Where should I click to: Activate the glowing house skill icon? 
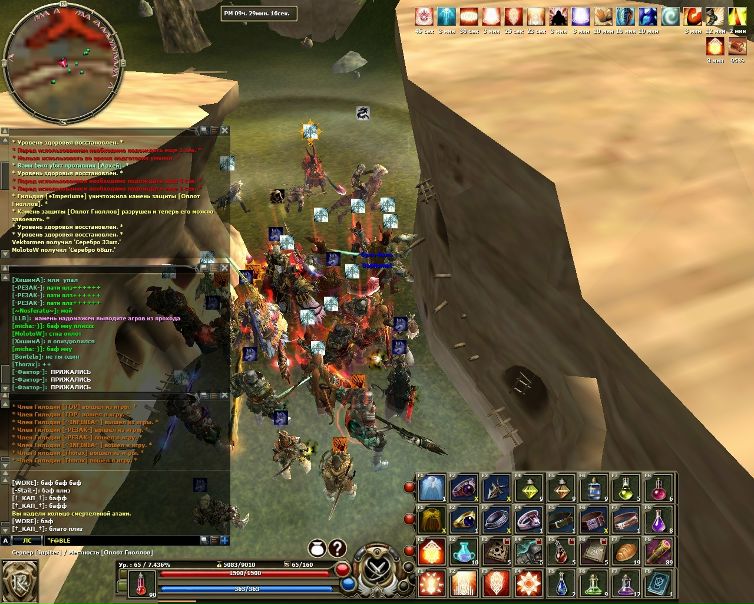tap(433, 551)
